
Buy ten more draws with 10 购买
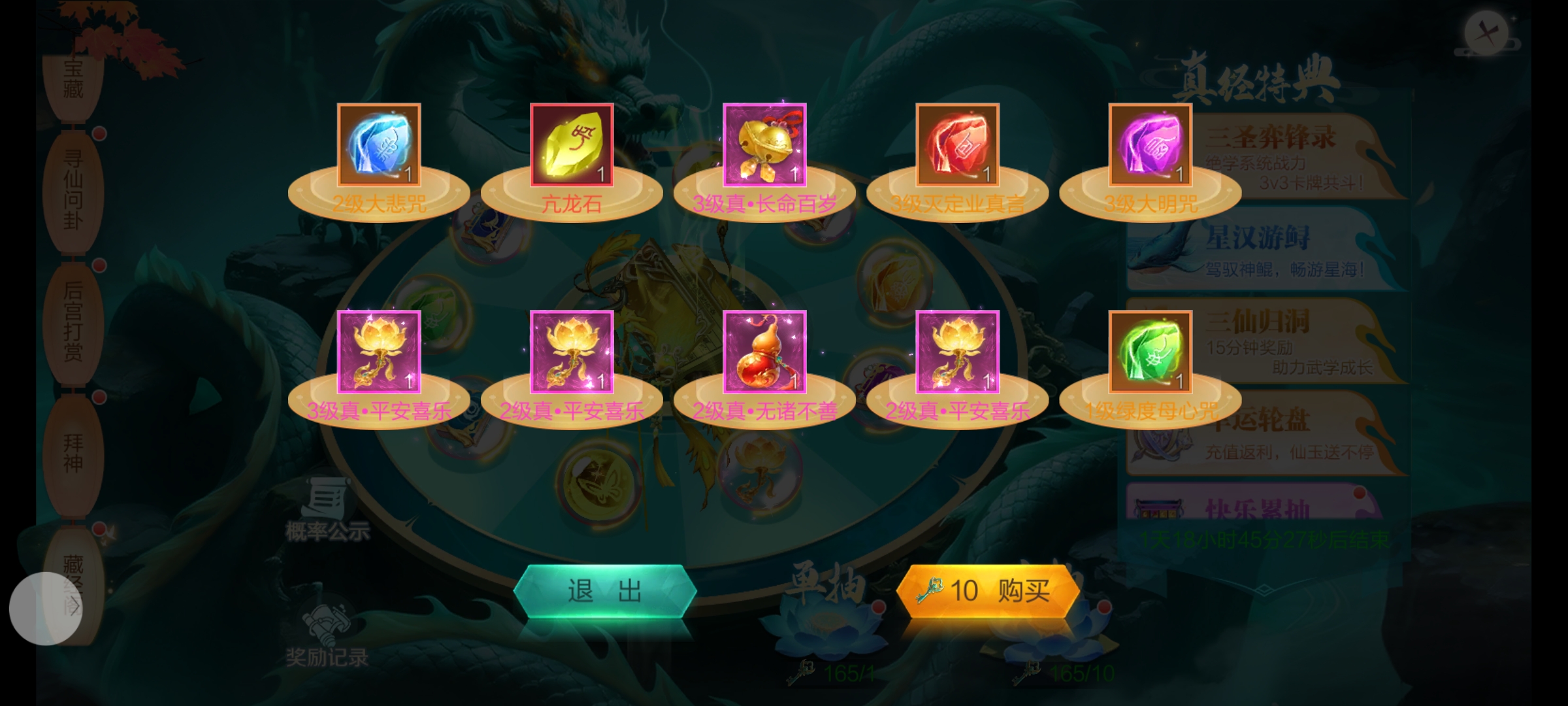pos(987,591)
